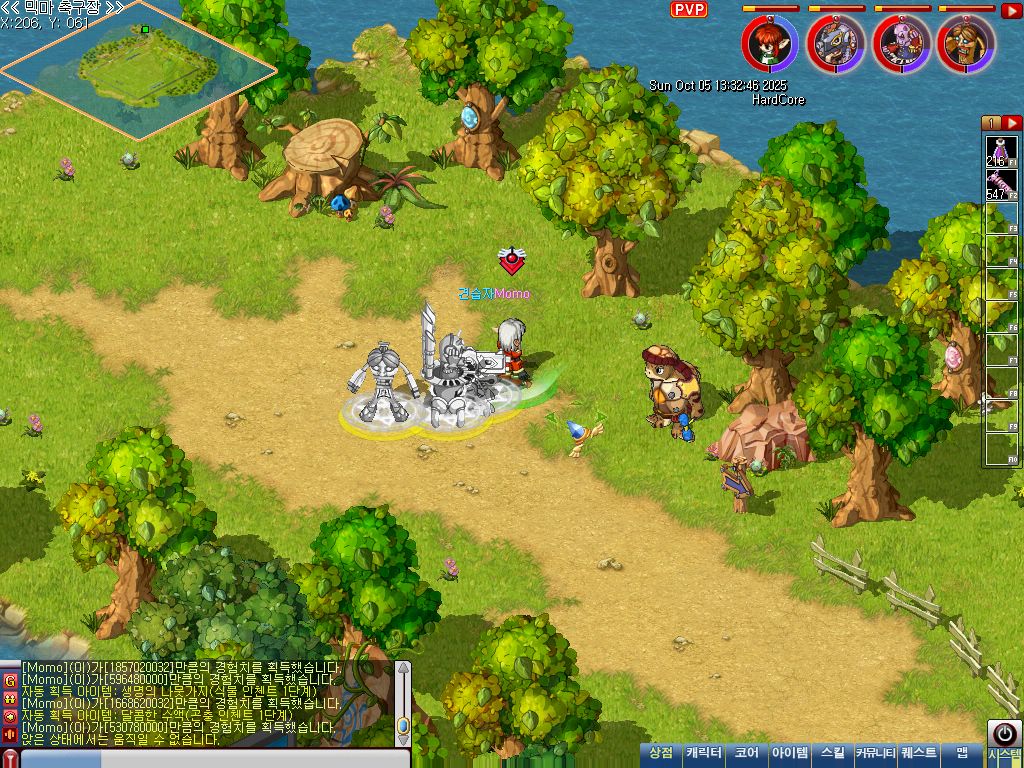This screenshot has width=1024, height=768.
Task: Select the goggled blonde party portrait
Action: [967, 44]
